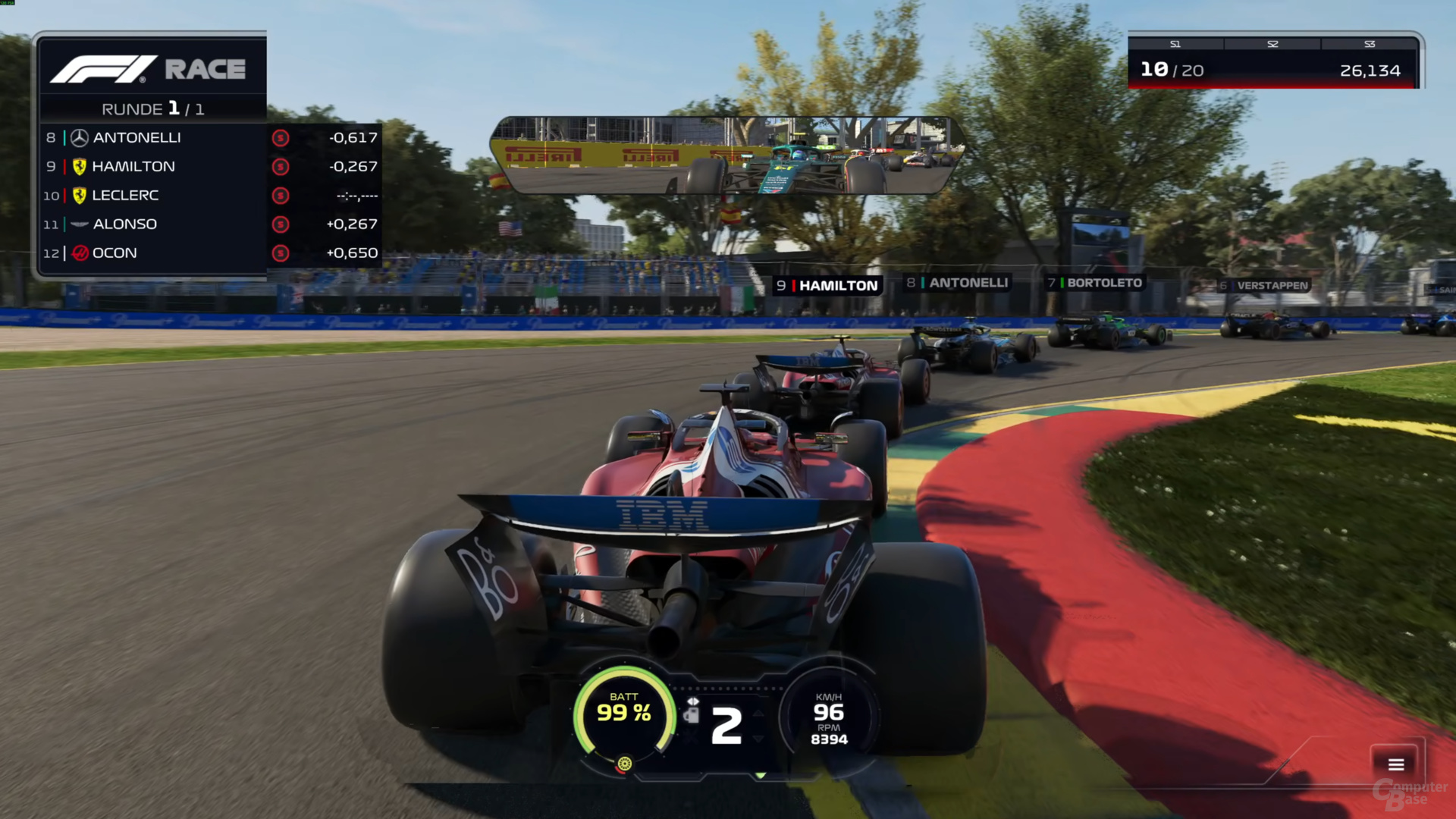This screenshot has width=1456, height=819.
Task: Select the Verstappen name tag above the car
Action: click(x=1263, y=286)
